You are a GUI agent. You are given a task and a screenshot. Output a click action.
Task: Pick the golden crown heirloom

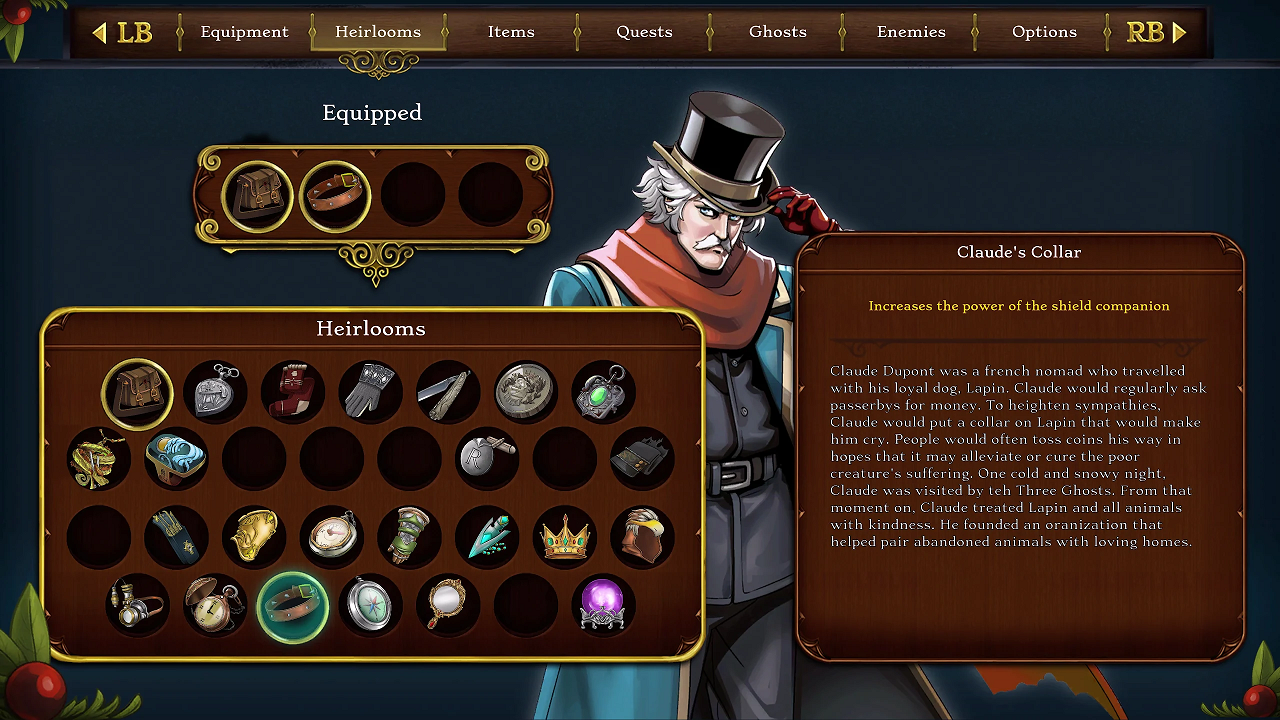coord(565,537)
